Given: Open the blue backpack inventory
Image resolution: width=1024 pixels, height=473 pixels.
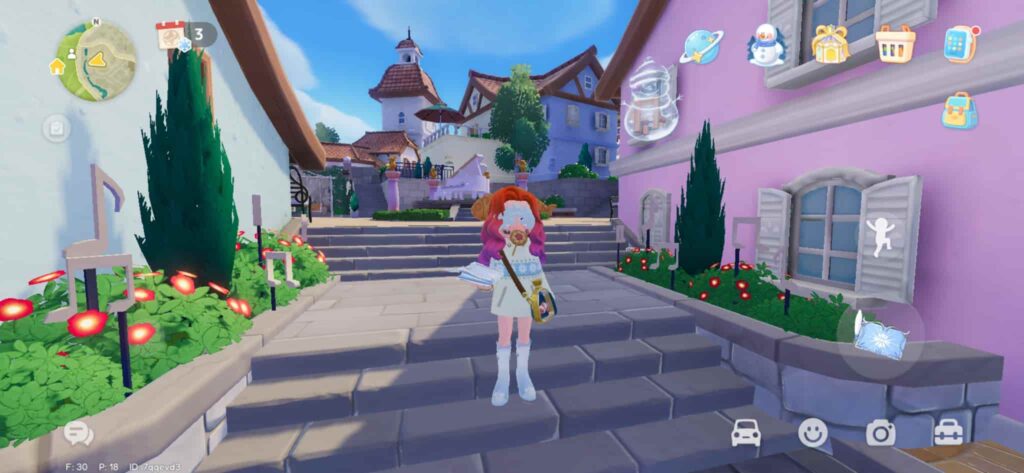Looking at the screenshot, I should coord(959,111).
